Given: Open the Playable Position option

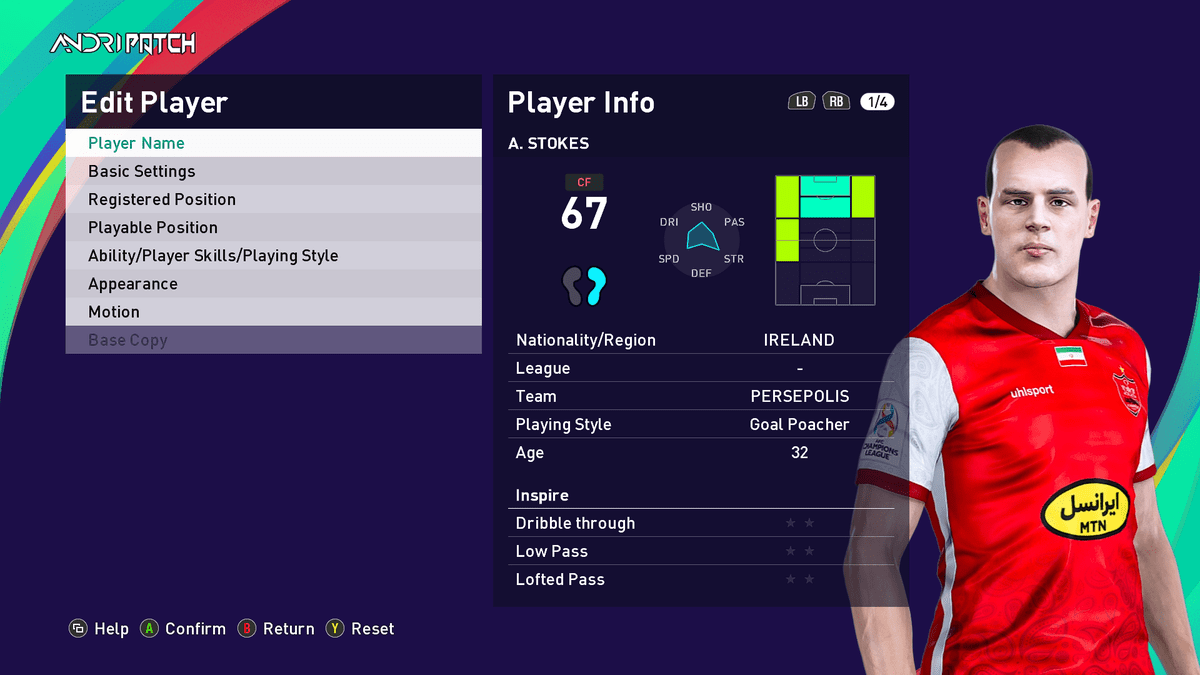Looking at the screenshot, I should (x=273, y=227).
